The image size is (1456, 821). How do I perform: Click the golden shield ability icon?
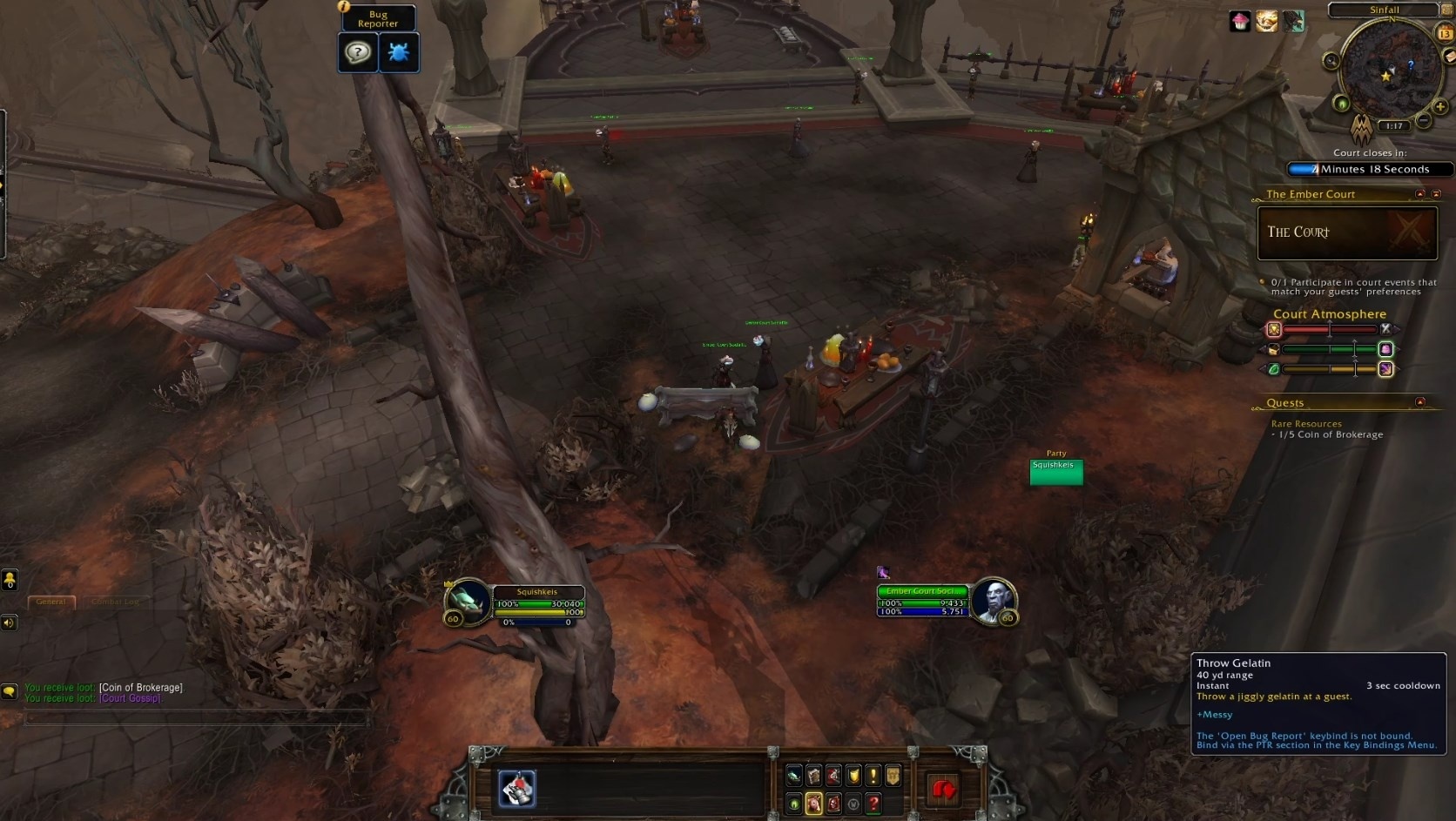point(853,776)
